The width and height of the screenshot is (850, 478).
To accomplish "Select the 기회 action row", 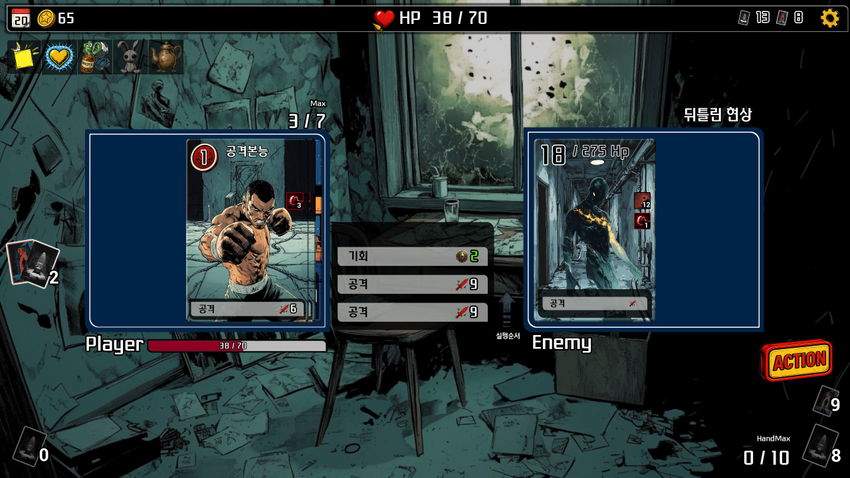I will (412, 256).
